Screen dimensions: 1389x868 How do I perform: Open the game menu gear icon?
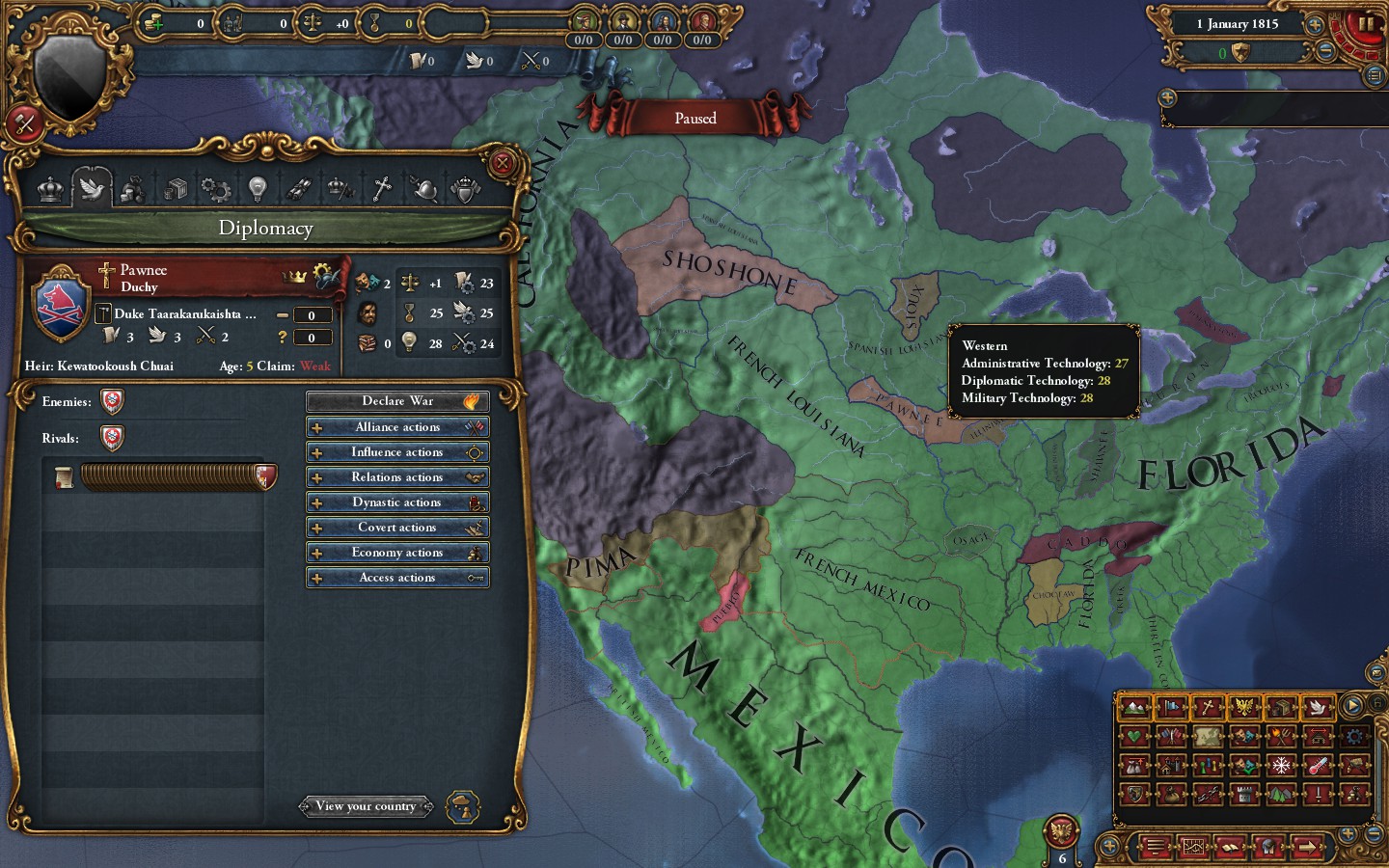point(1354,737)
